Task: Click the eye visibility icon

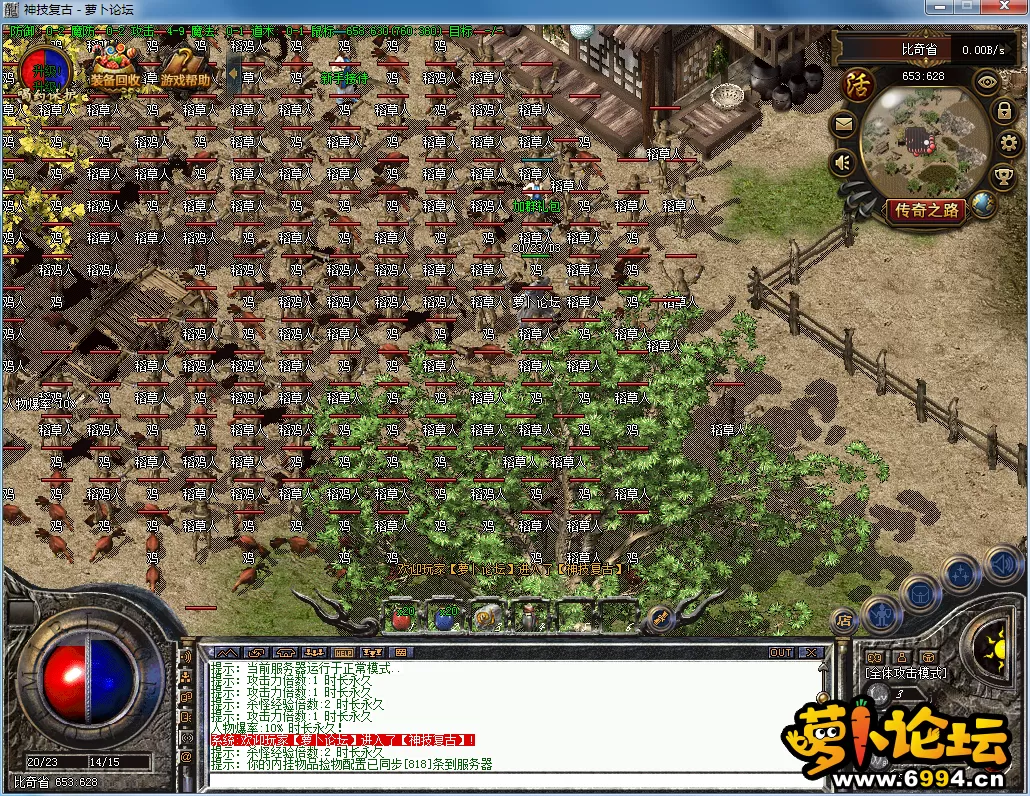Action: 987,82
